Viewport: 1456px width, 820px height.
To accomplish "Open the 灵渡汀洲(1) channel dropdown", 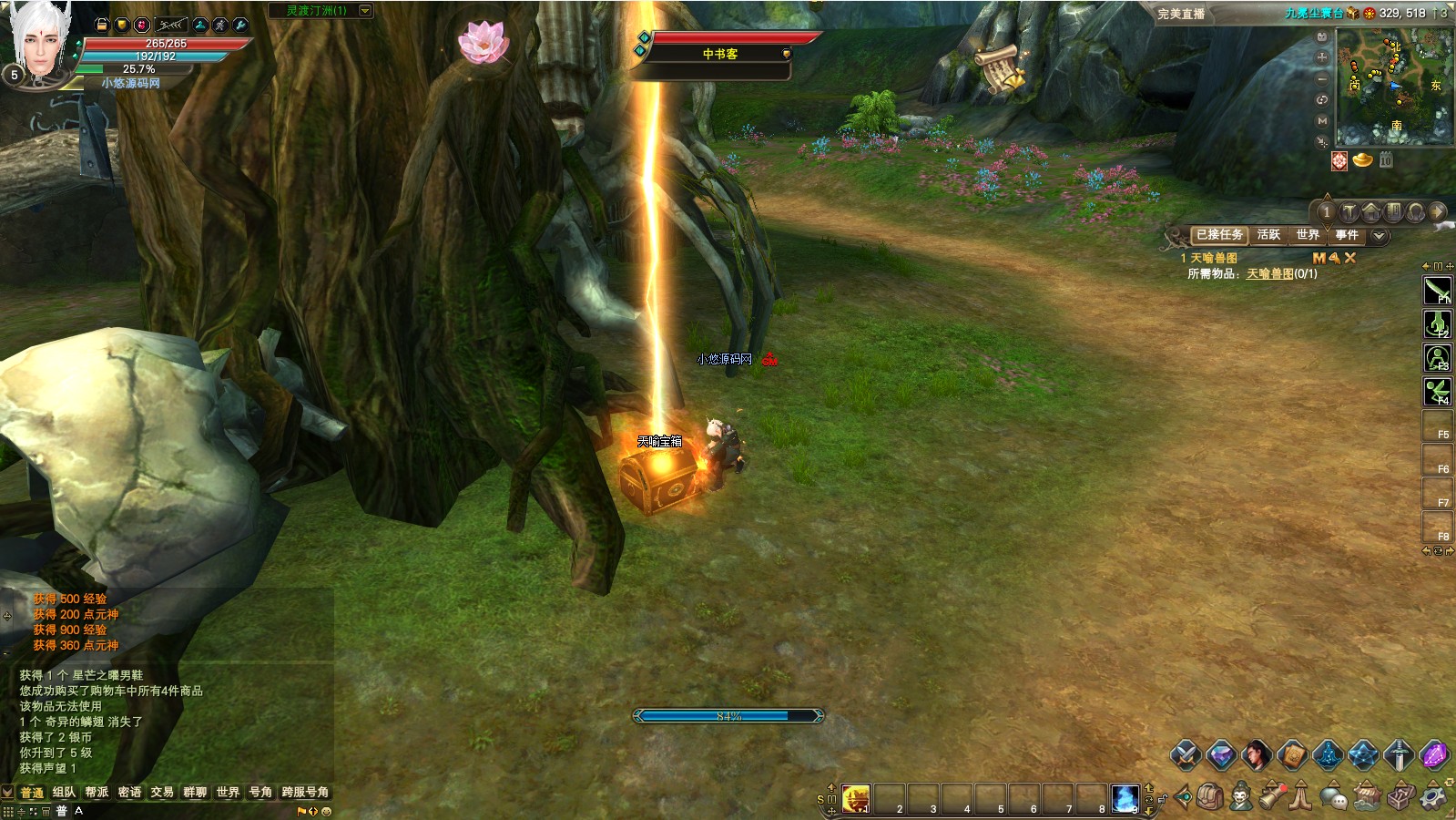I will pos(365,11).
